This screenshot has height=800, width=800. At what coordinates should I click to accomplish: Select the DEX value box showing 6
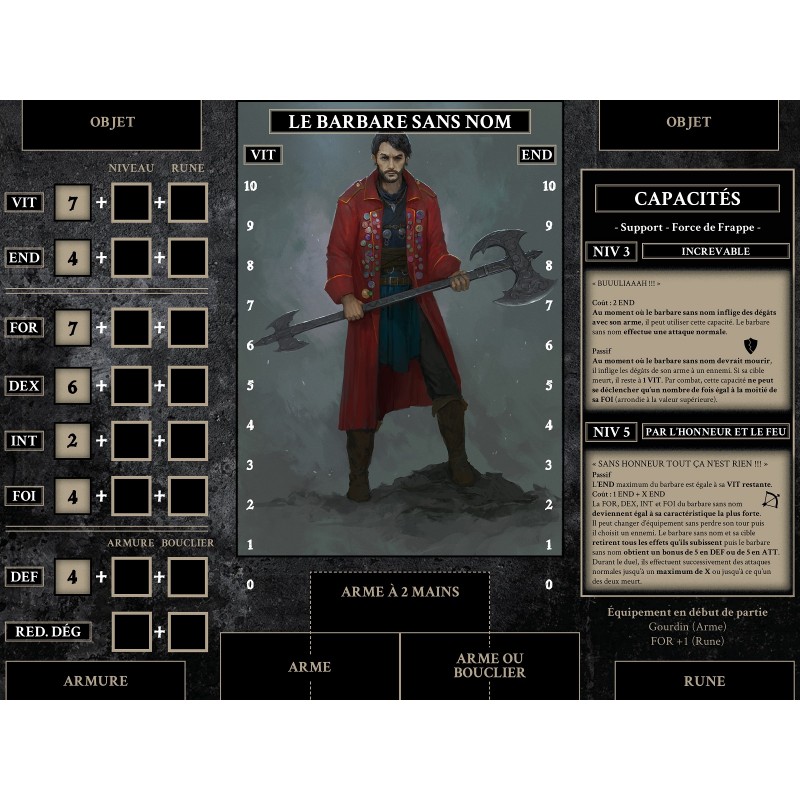tap(72, 386)
